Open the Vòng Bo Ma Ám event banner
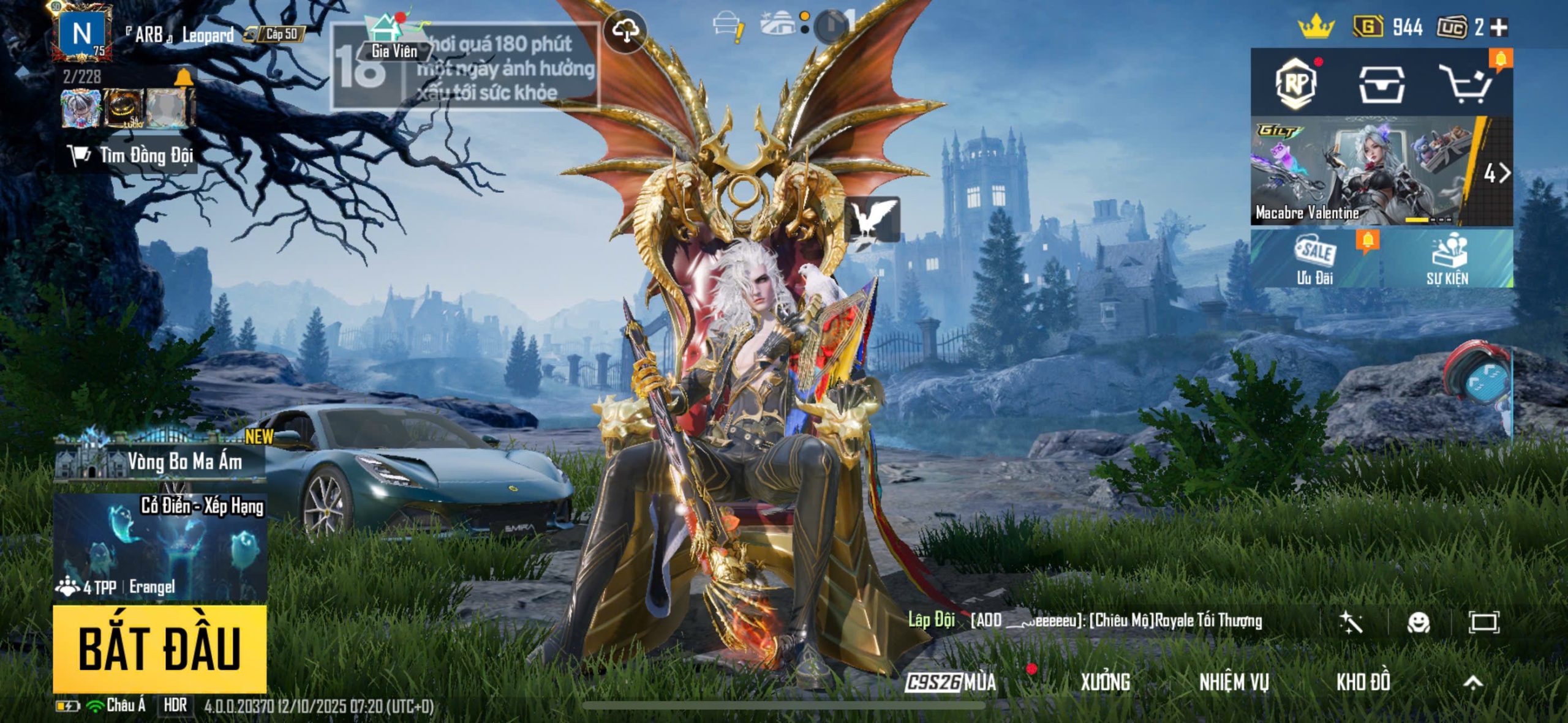 [x=160, y=460]
